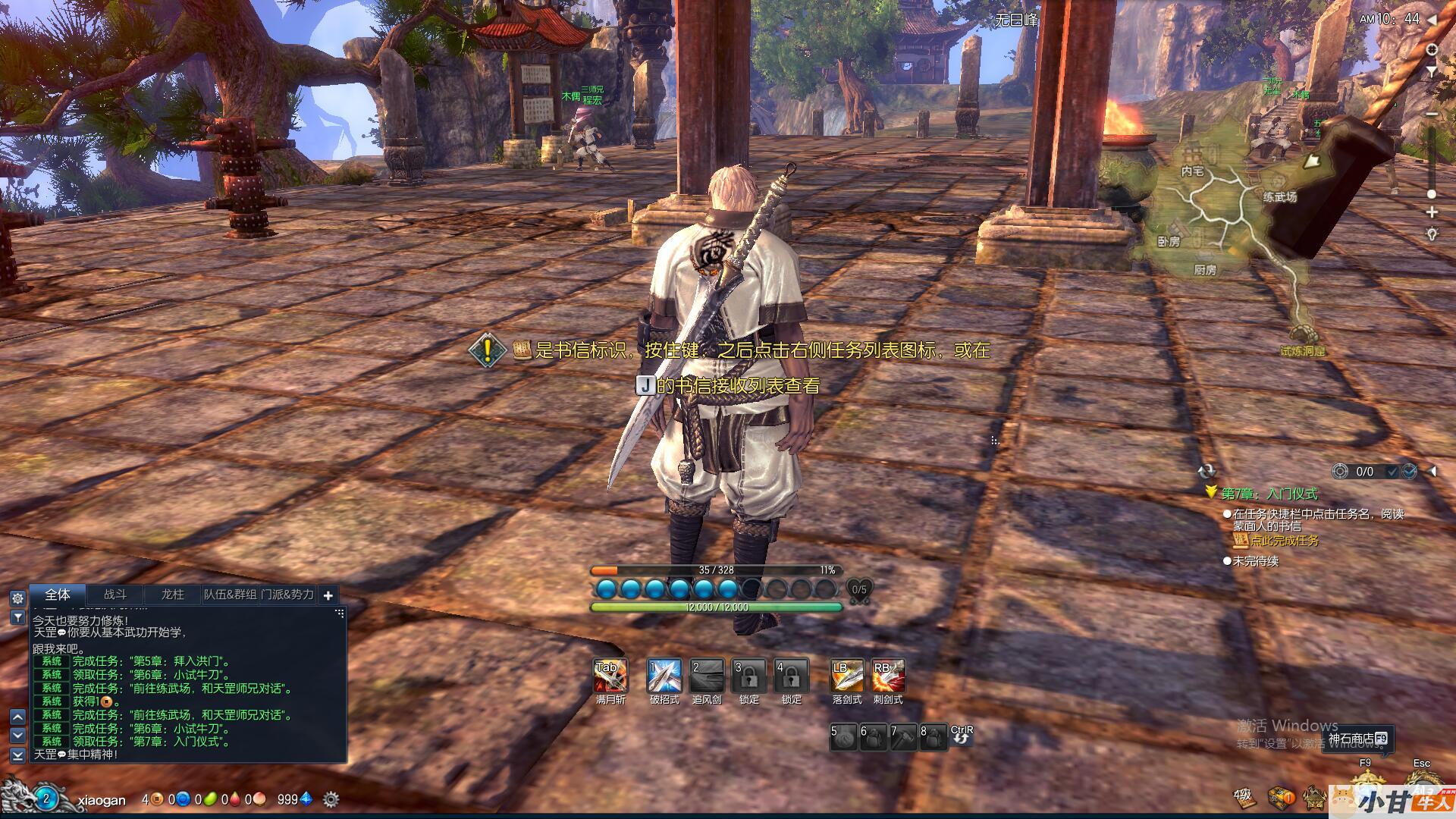Viewport: 1456px width, 819px height.
Task: Select the 队伍&群组 chat tab
Action: click(x=230, y=595)
